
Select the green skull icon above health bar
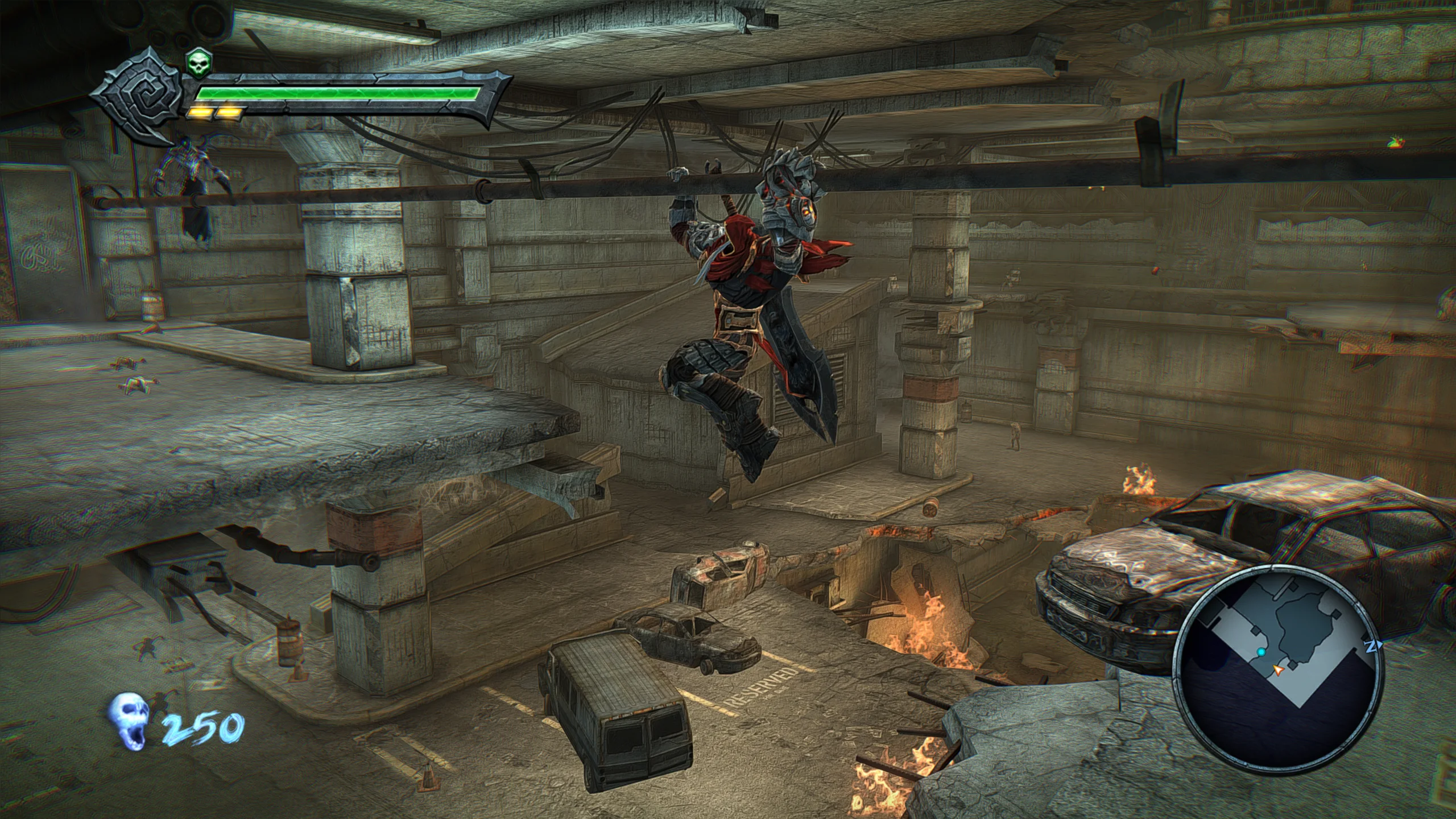tap(197, 63)
